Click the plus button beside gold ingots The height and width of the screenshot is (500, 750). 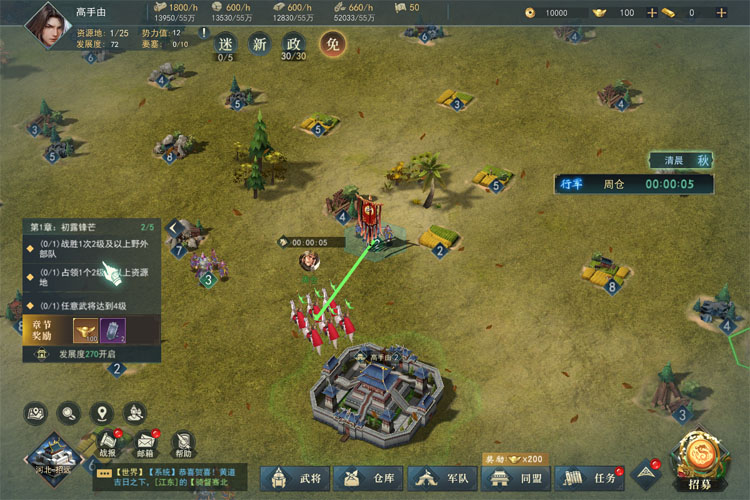652,13
